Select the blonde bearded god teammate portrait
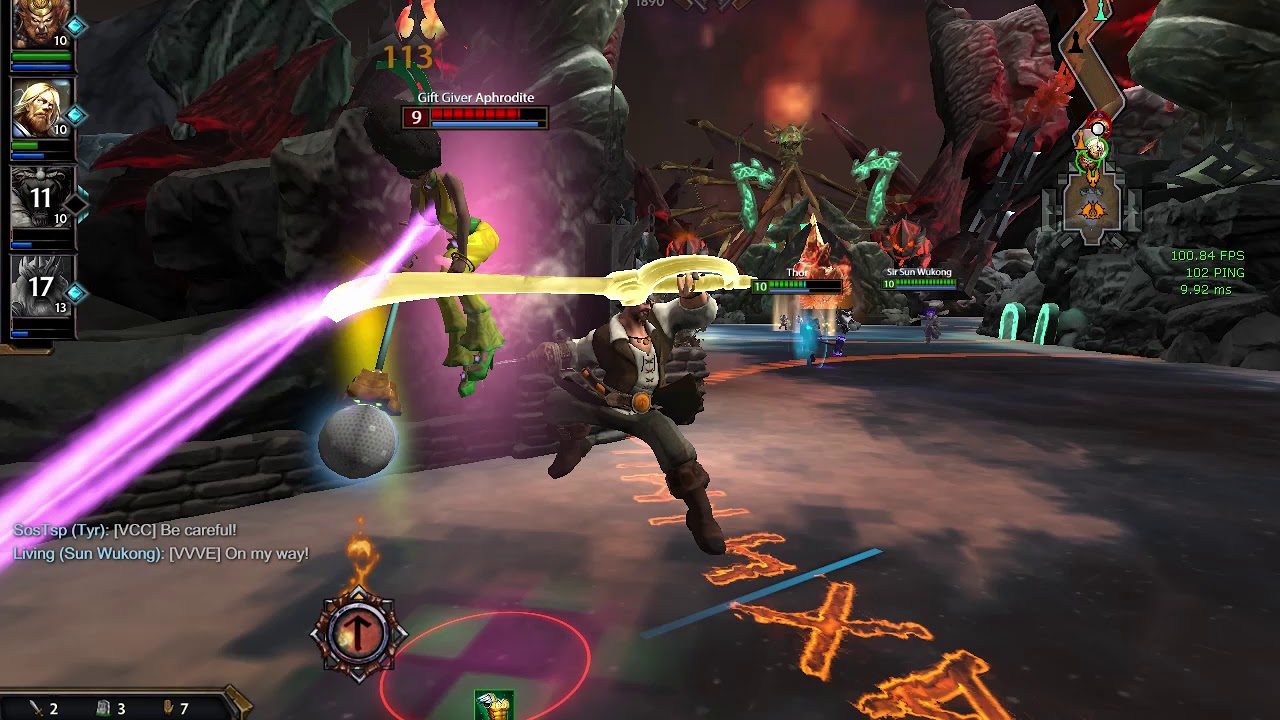The width and height of the screenshot is (1280, 720). 41,108
